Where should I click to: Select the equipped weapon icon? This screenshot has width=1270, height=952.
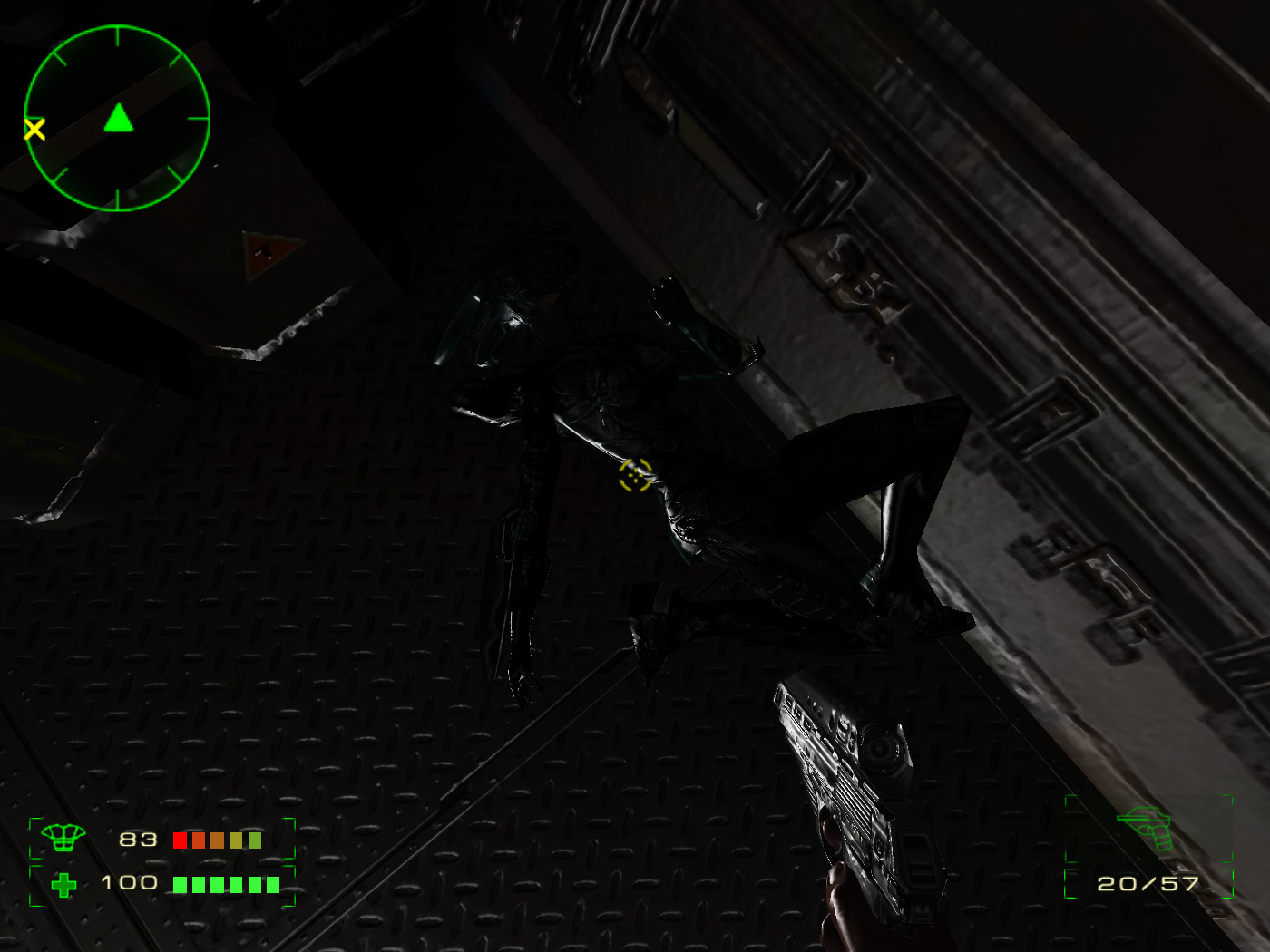point(1148,827)
